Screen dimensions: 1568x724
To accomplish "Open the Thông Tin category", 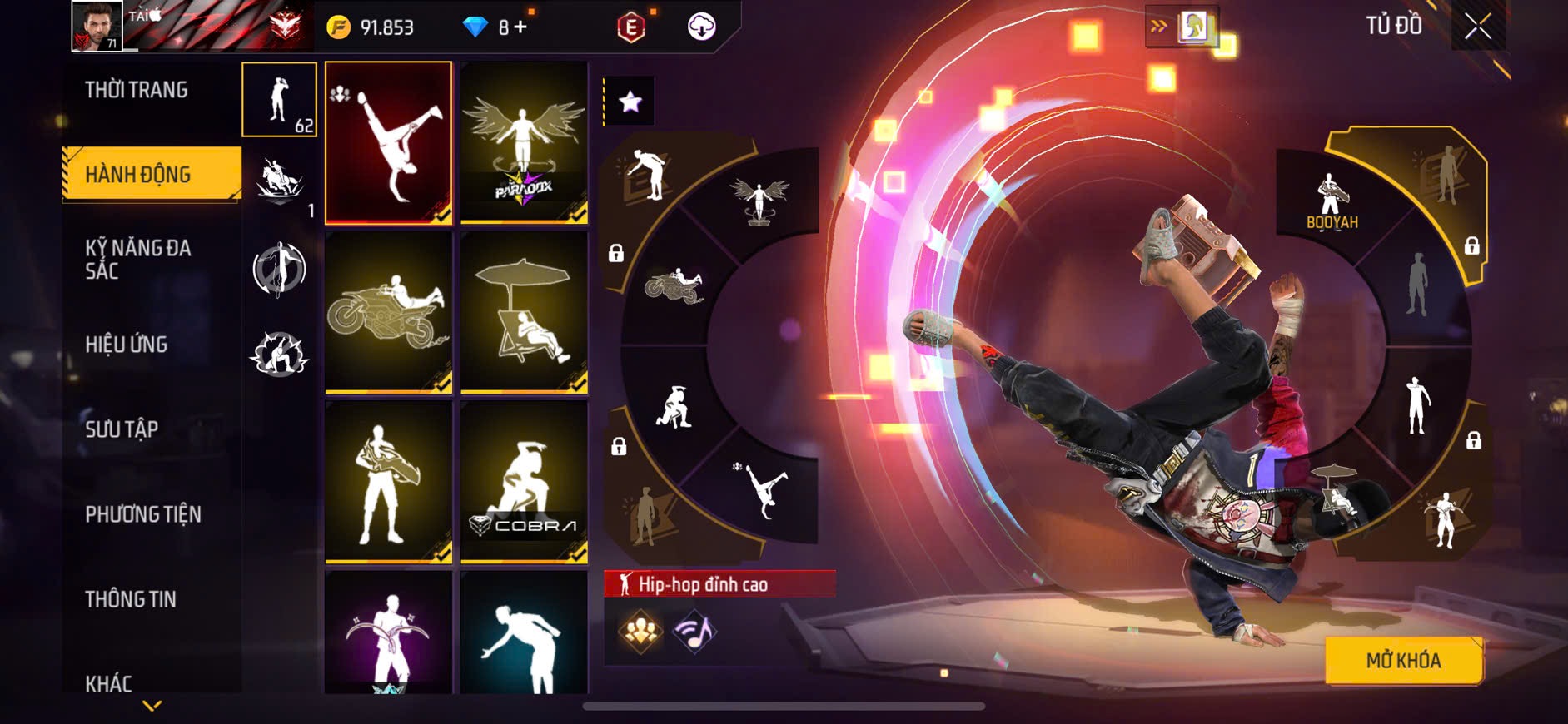I will coord(131,598).
